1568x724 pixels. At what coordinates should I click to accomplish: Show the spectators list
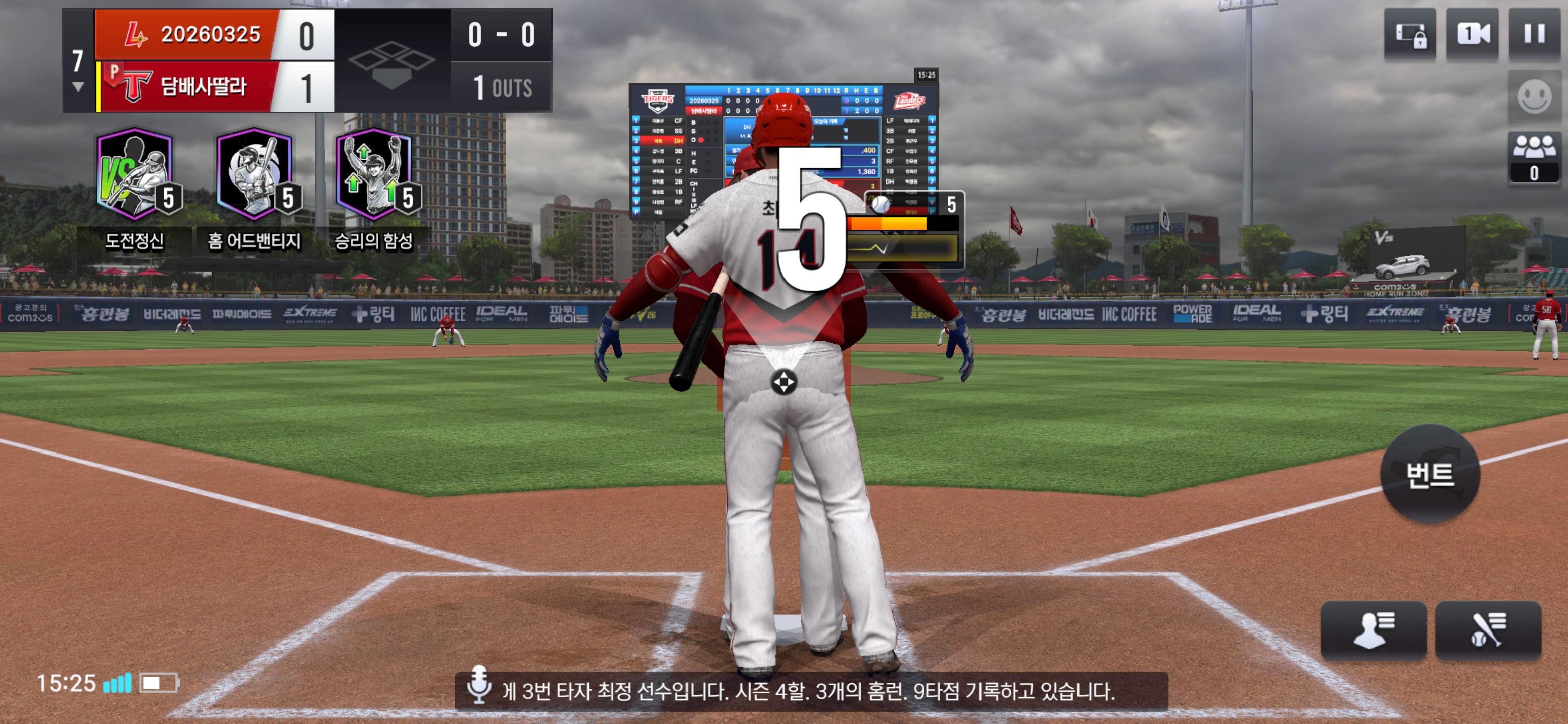[x=1534, y=157]
